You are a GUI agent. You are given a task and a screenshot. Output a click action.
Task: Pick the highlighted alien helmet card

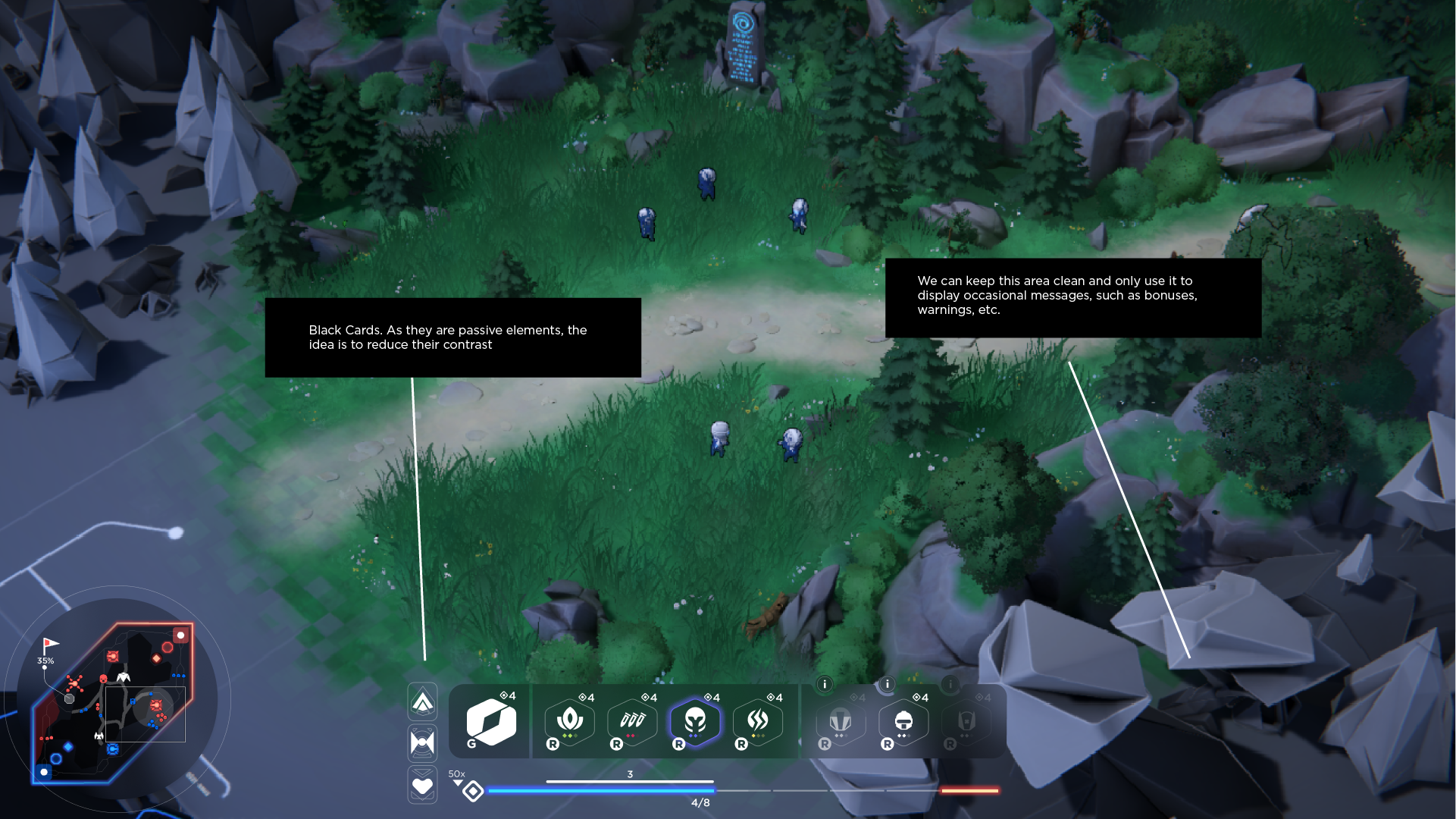695,721
